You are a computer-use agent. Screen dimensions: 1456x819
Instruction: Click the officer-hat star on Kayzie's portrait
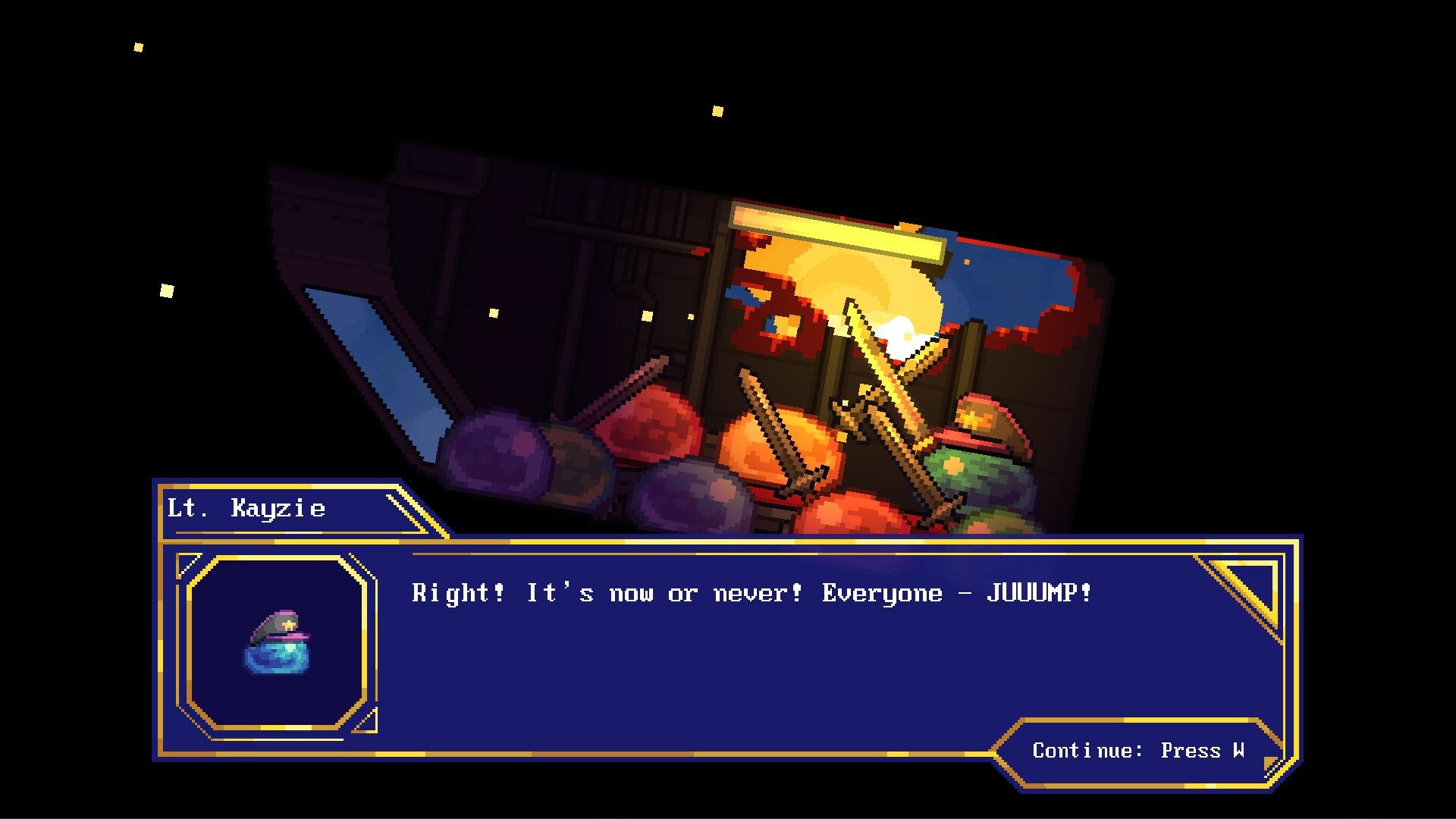tap(288, 625)
